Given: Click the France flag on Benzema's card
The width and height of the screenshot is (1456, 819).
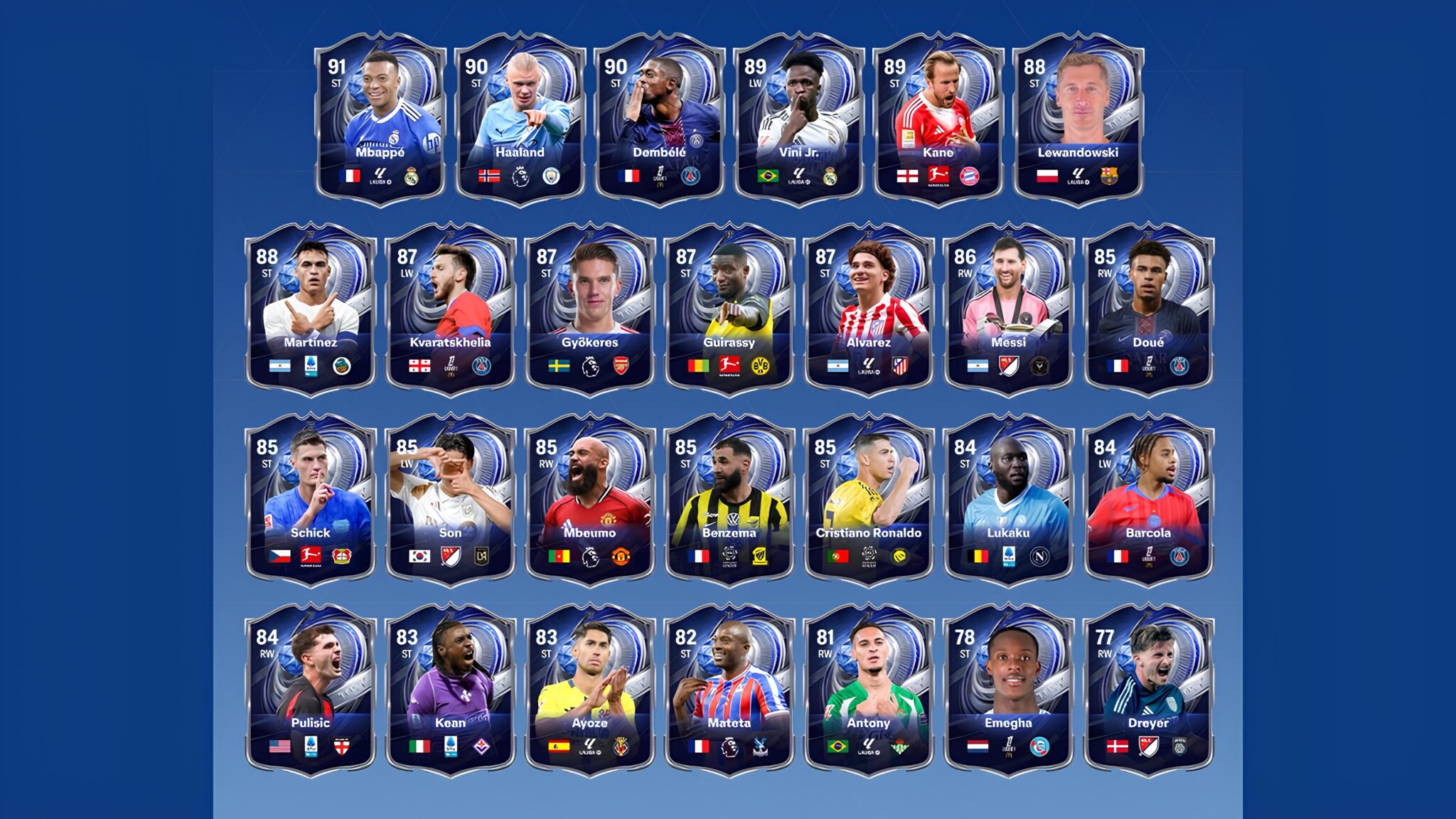Looking at the screenshot, I should (x=700, y=557).
